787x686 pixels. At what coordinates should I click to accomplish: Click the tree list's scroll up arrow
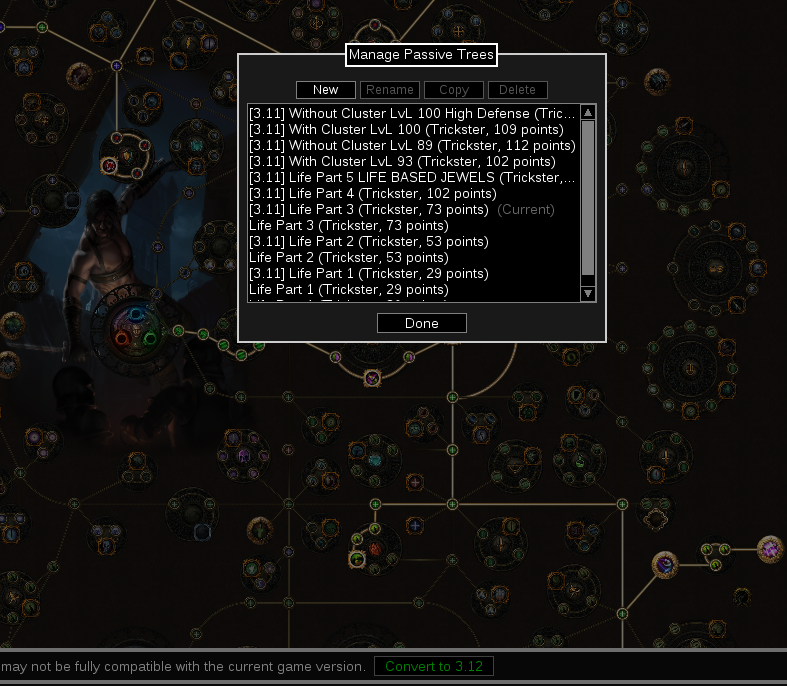(x=588, y=113)
